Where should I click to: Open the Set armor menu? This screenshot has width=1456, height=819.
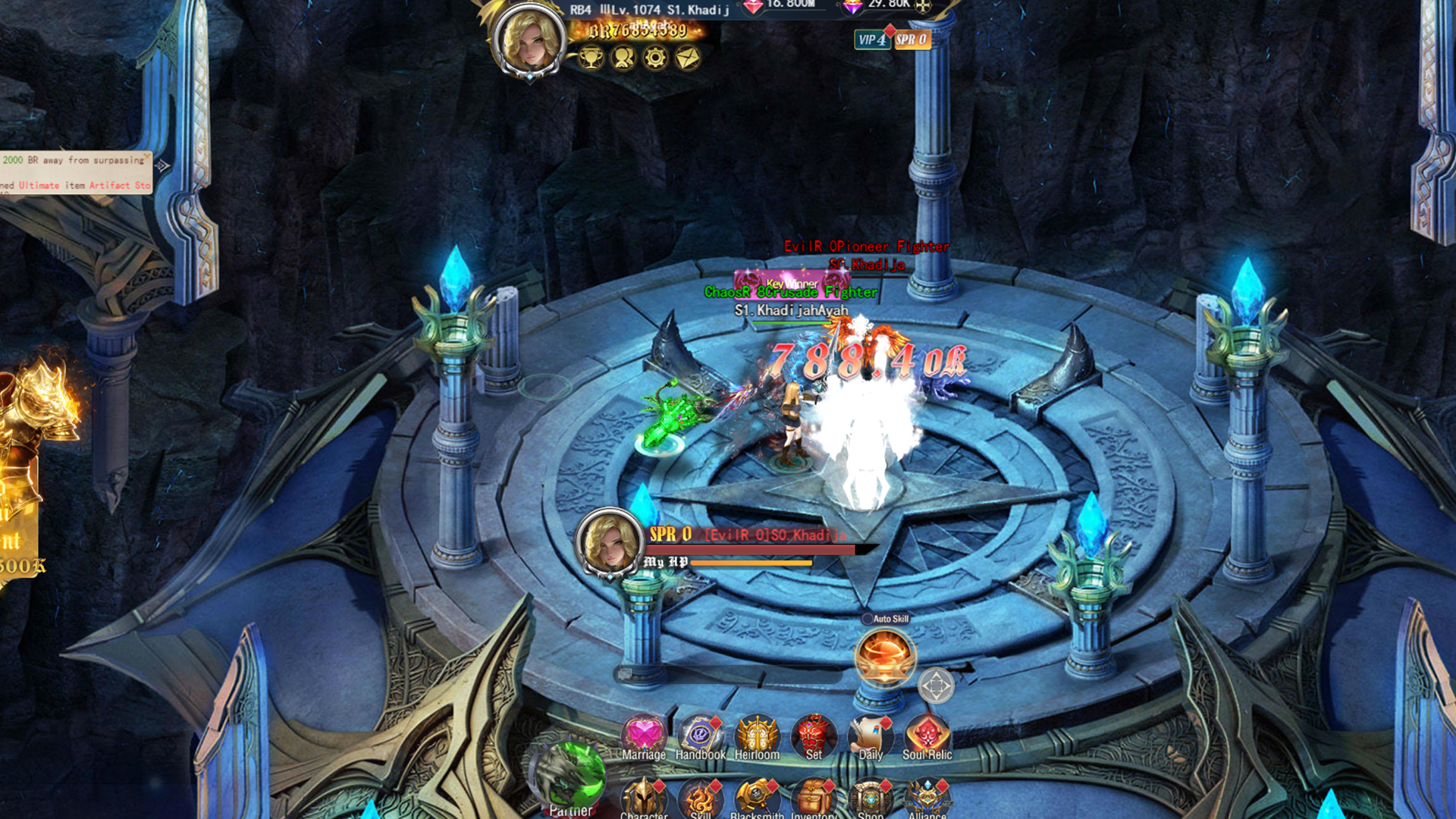click(814, 737)
